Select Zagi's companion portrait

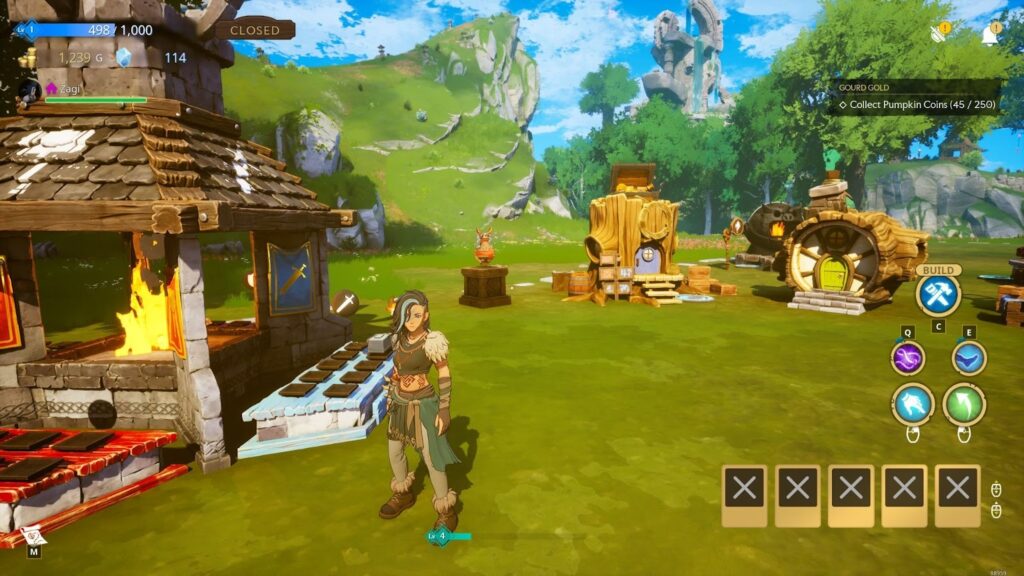(x=28, y=92)
